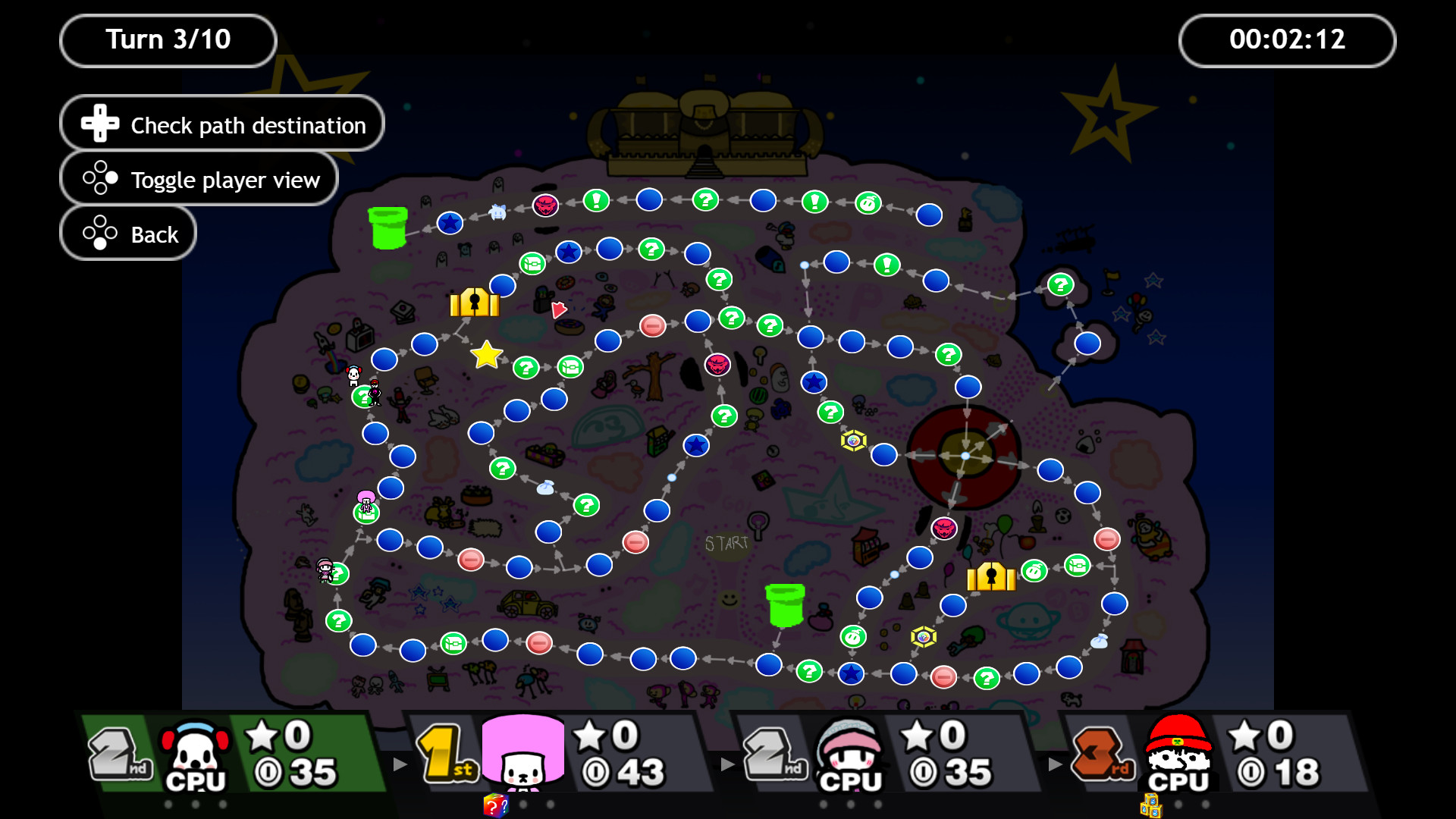Image resolution: width=1456 pixels, height=819 pixels.
Task: Toggle player view
Action: (199, 179)
